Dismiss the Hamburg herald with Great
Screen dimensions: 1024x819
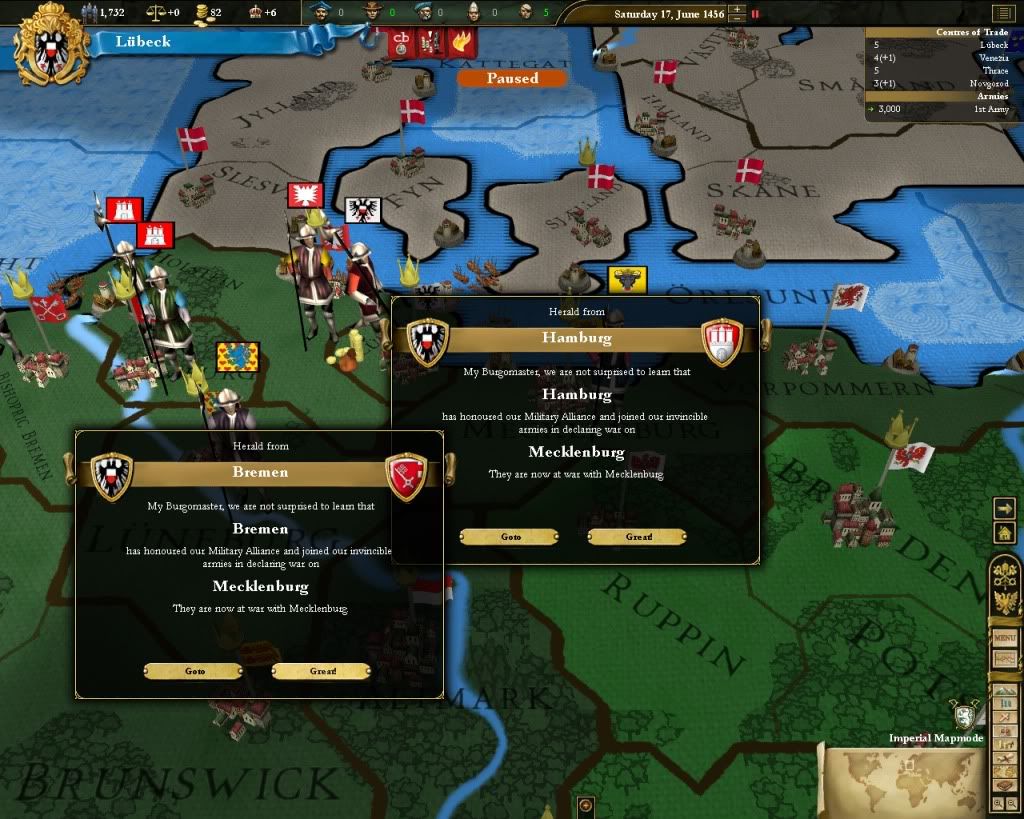(636, 537)
